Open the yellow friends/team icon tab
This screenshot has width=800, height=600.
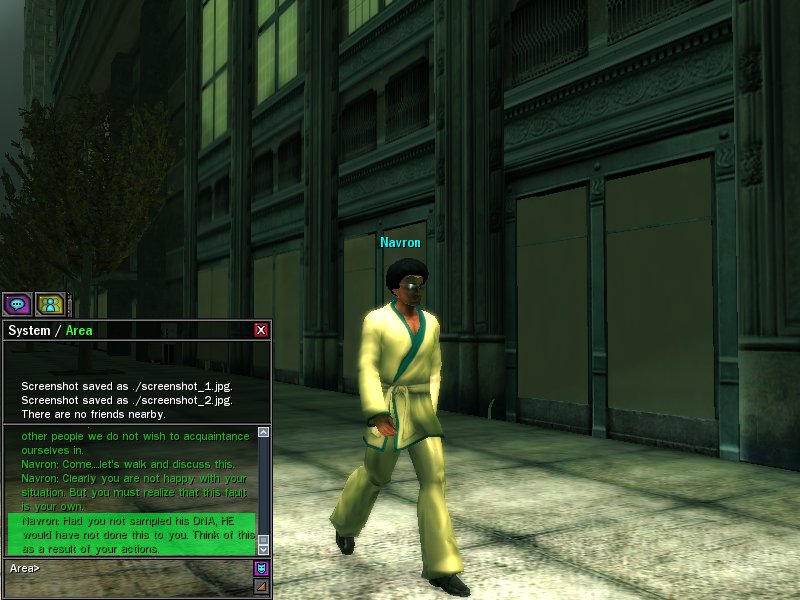tap(49, 304)
